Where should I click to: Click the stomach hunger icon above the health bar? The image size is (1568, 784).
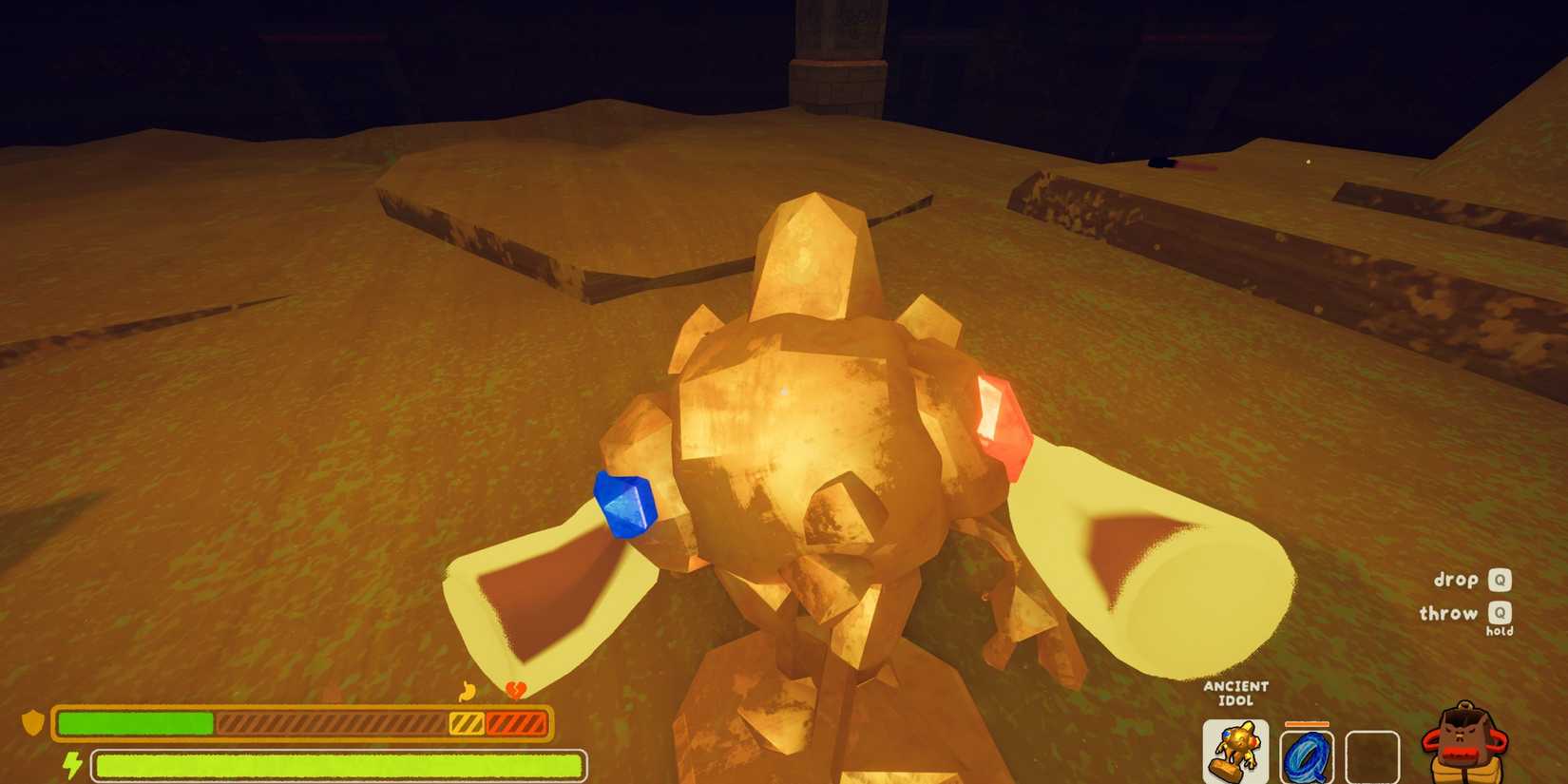click(465, 692)
